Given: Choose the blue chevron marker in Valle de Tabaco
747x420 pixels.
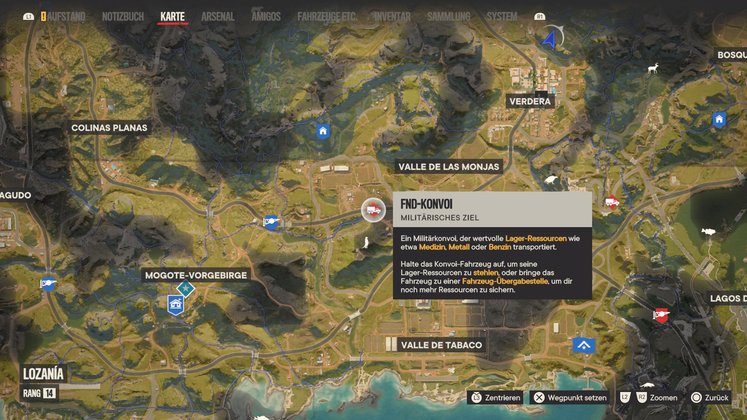Looking at the screenshot, I should click(584, 345).
